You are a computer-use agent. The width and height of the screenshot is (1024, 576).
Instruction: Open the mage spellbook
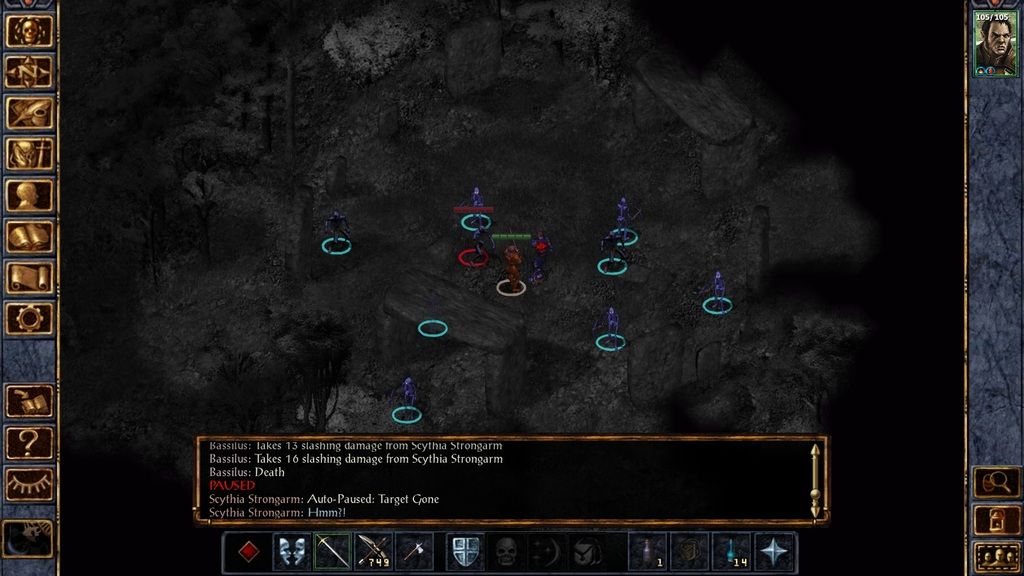click(29, 236)
